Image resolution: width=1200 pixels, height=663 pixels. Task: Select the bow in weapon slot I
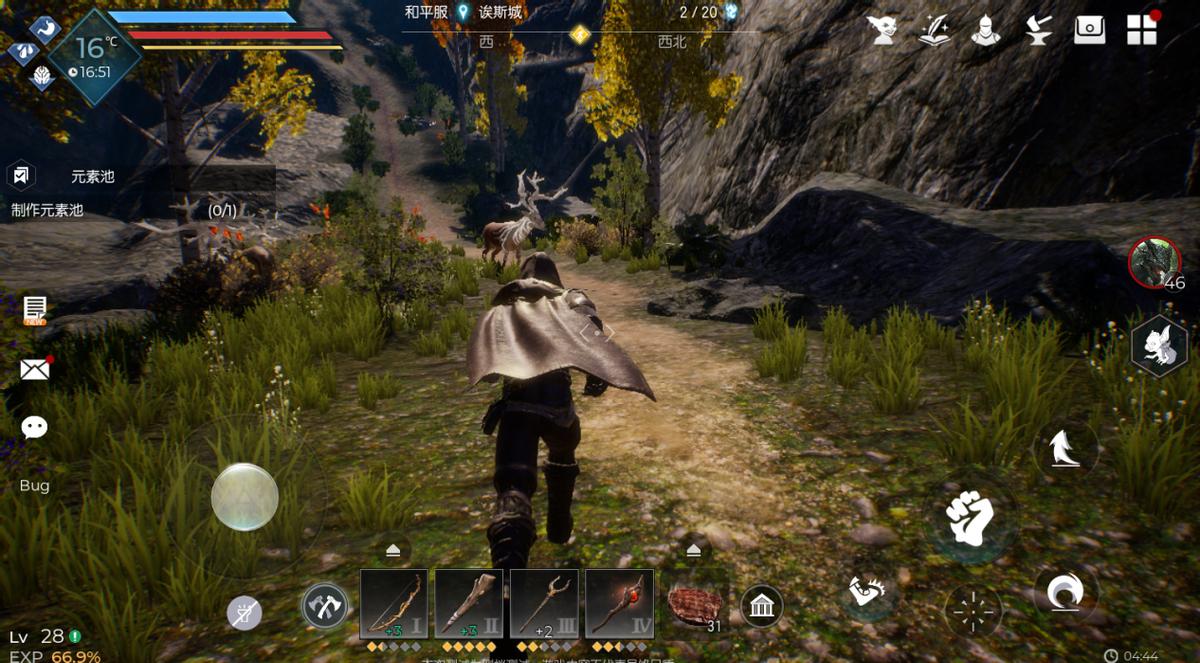tap(394, 603)
